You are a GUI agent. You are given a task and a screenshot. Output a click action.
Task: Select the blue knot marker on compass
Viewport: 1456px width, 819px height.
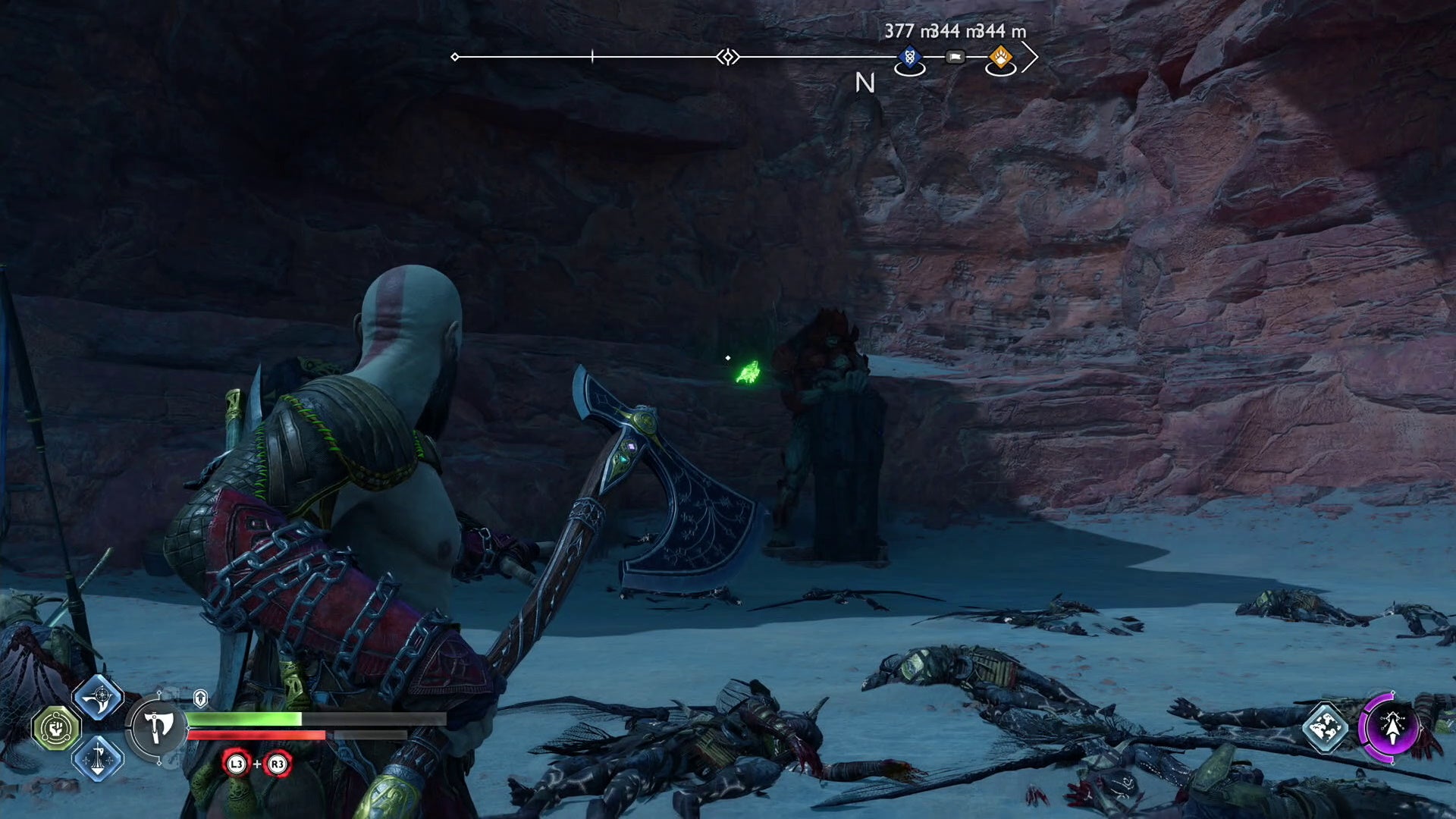(x=909, y=57)
